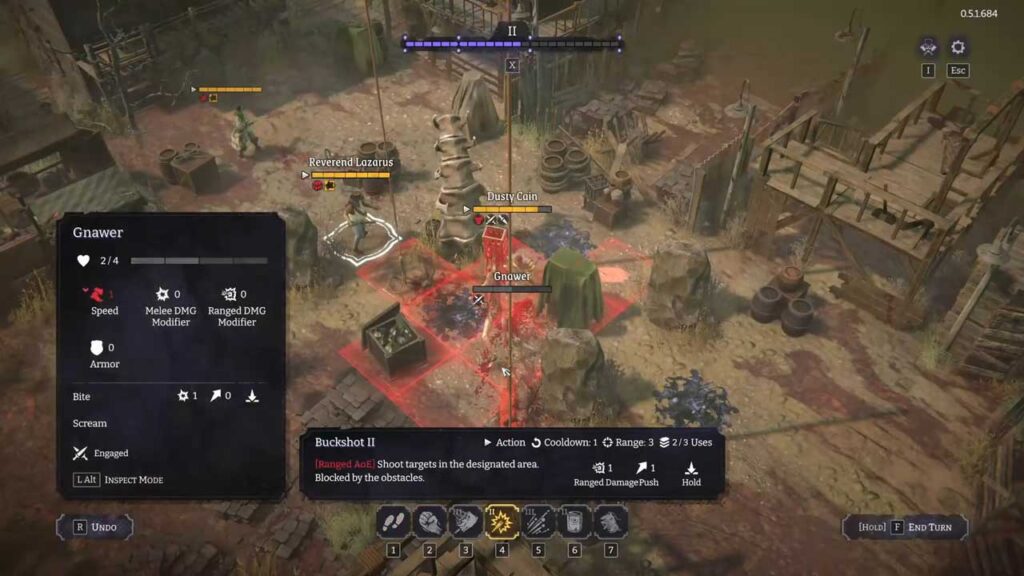
Task: Select the highlighted Buckshot II ability
Action: (x=502, y=521)
